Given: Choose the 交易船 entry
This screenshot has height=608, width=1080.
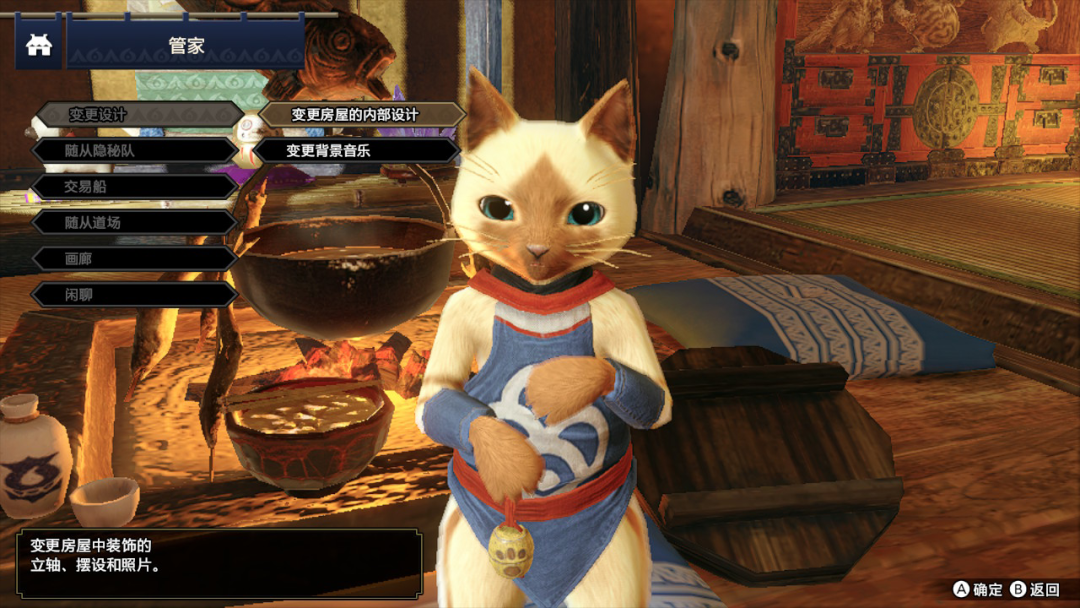Looking at the screenshot, I should click(x=136, y=187).
